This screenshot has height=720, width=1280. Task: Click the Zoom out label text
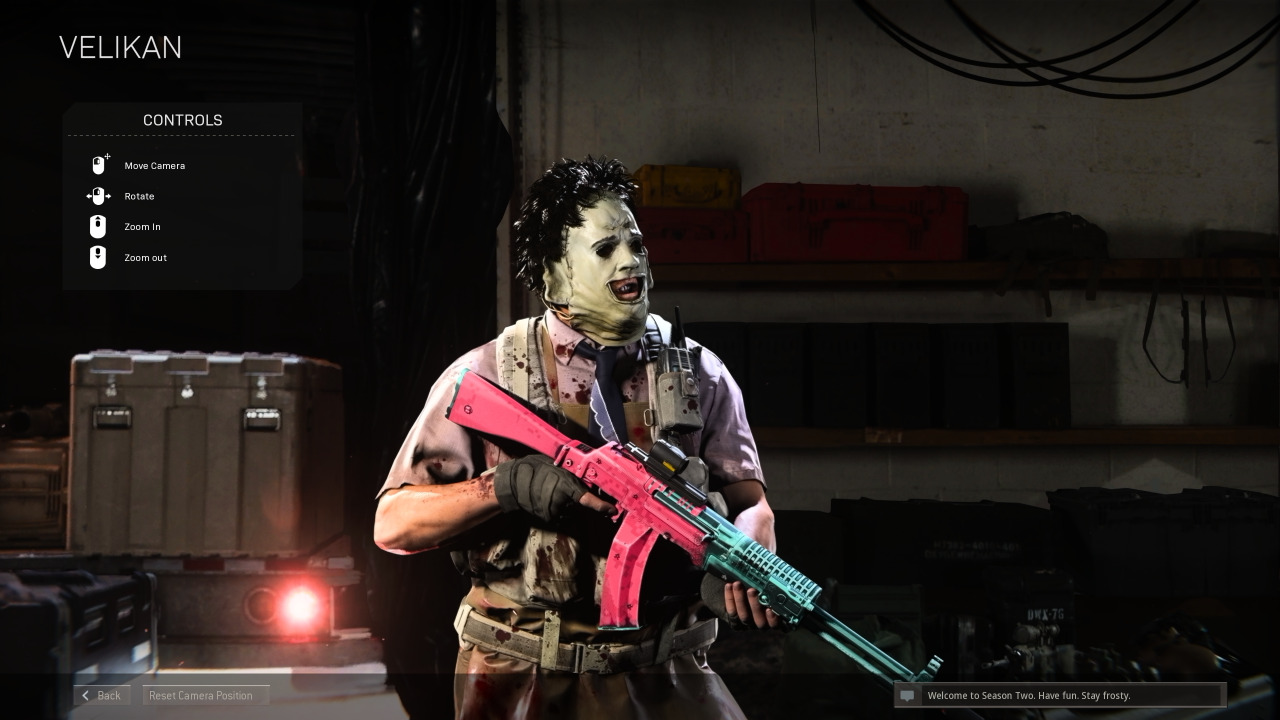coord(145,258)
